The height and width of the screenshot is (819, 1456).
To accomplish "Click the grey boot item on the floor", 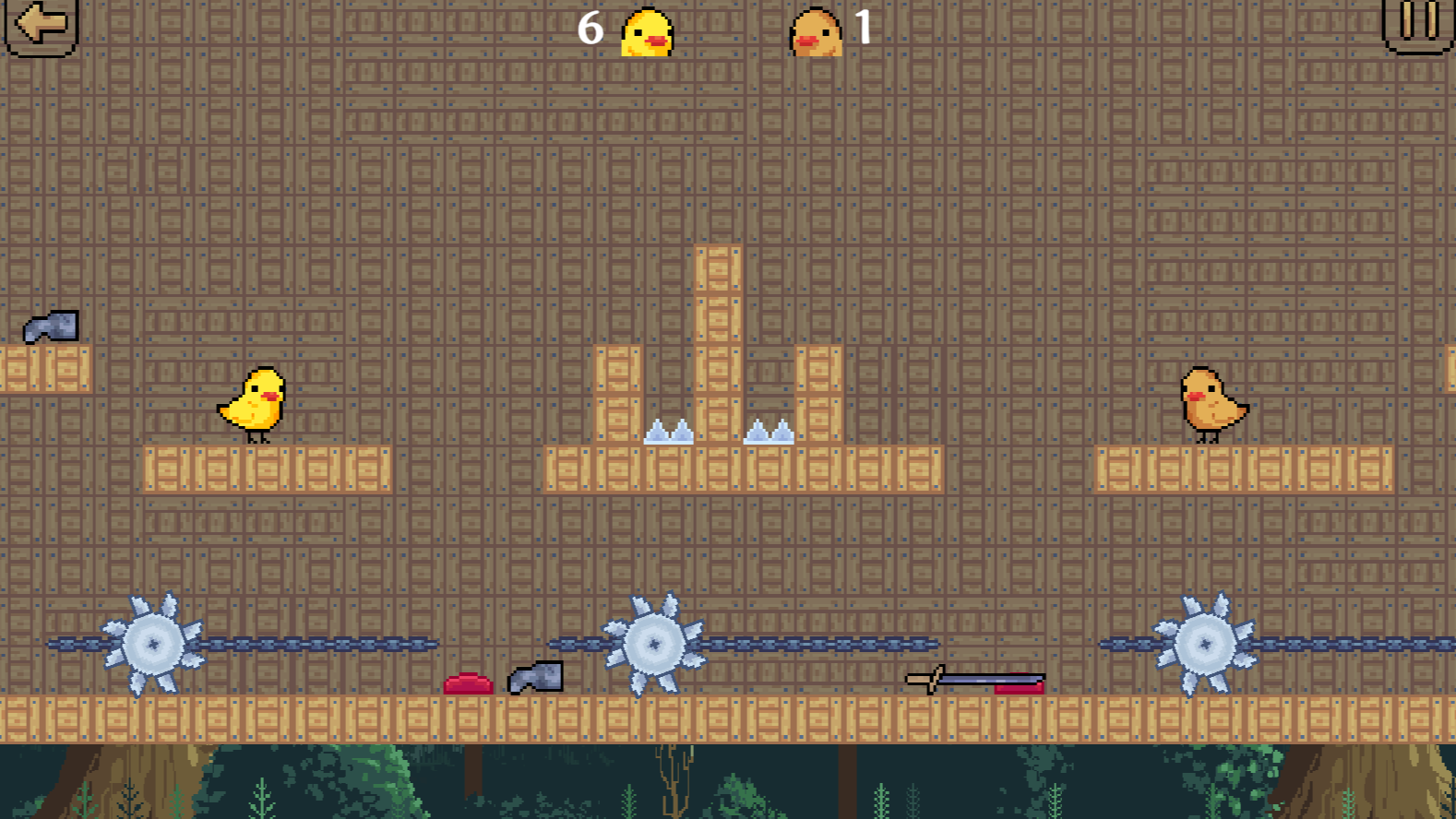I will click(x=535, y=677).
